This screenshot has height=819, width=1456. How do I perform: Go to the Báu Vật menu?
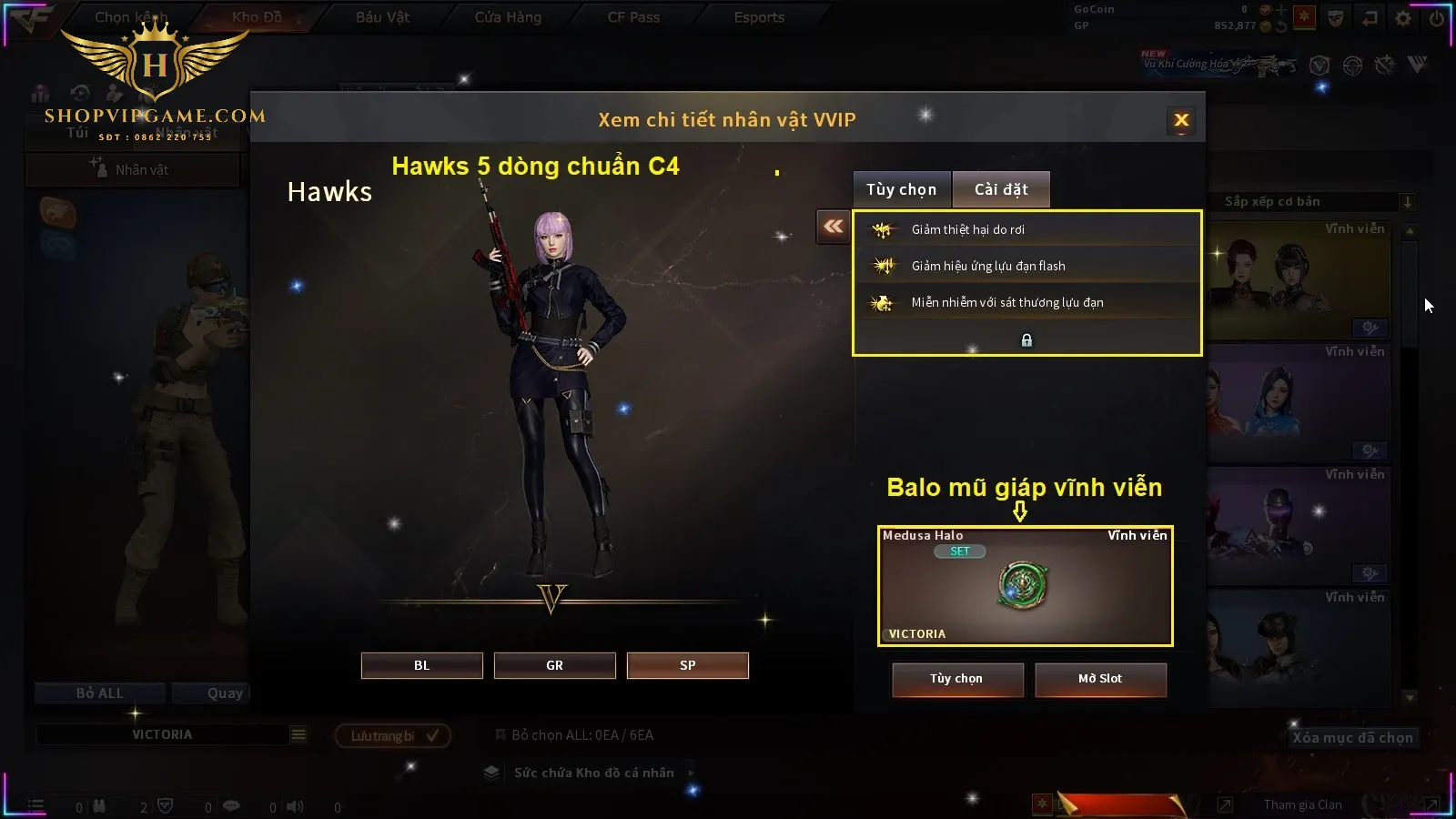[382, 17]
